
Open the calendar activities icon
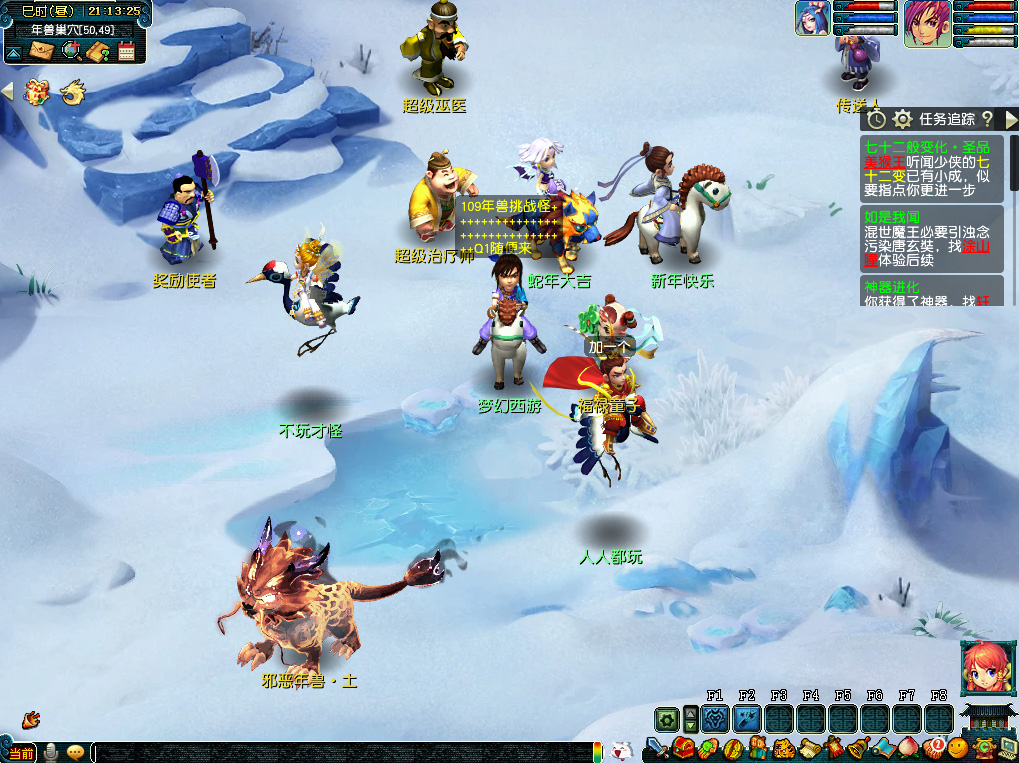(126, 51)
